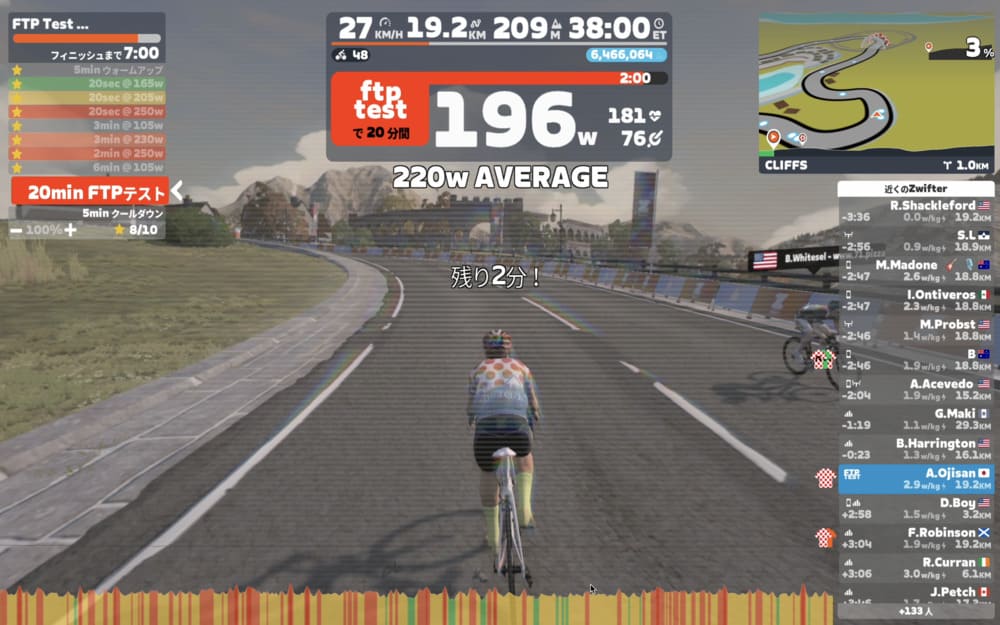Choose F.Robinson from nearby Zwifters
The width and height of the screenshot is (1000, 625).
pos(915,538)
